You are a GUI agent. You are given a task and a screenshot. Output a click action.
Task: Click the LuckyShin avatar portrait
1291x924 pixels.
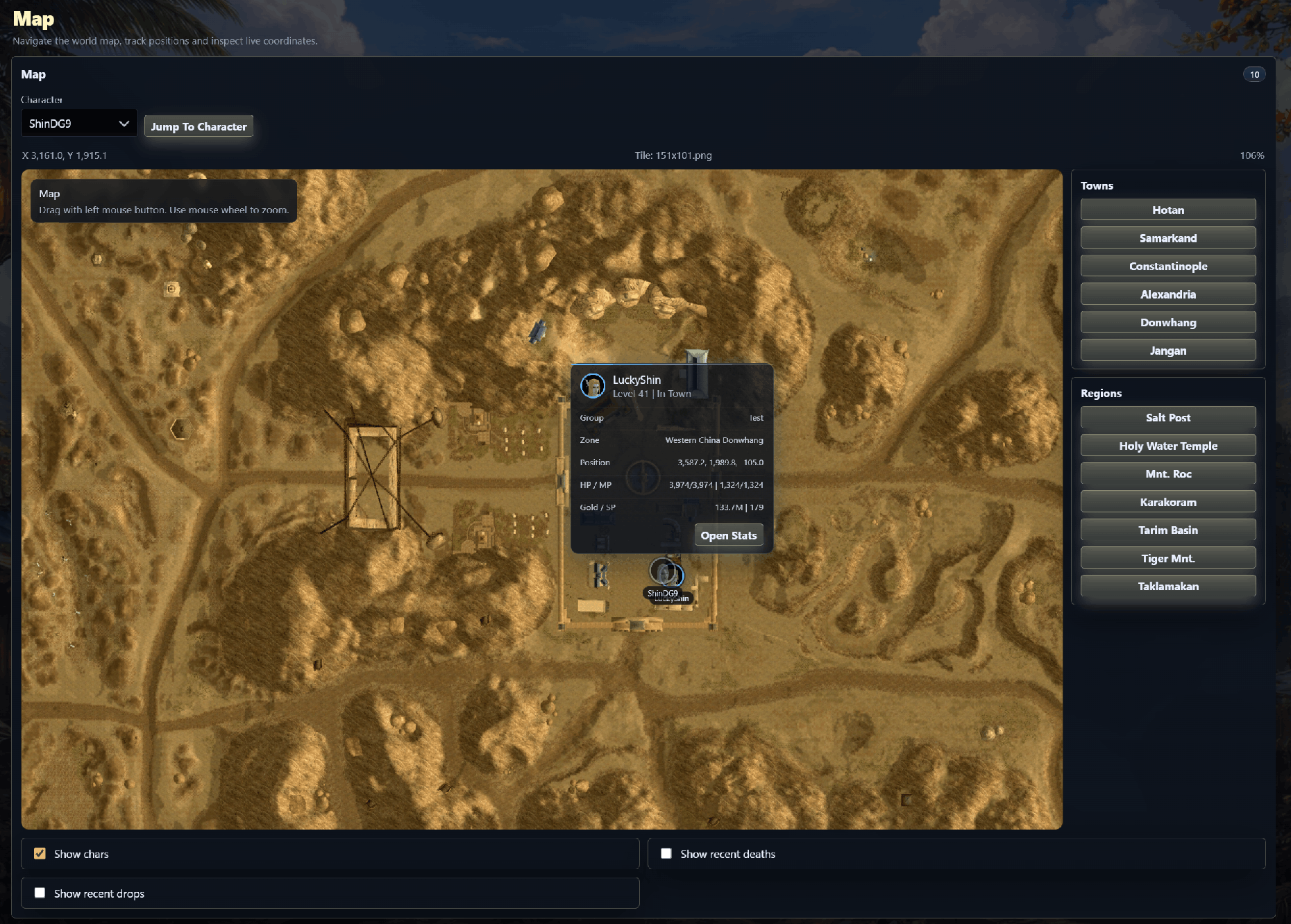click(593, 386)
